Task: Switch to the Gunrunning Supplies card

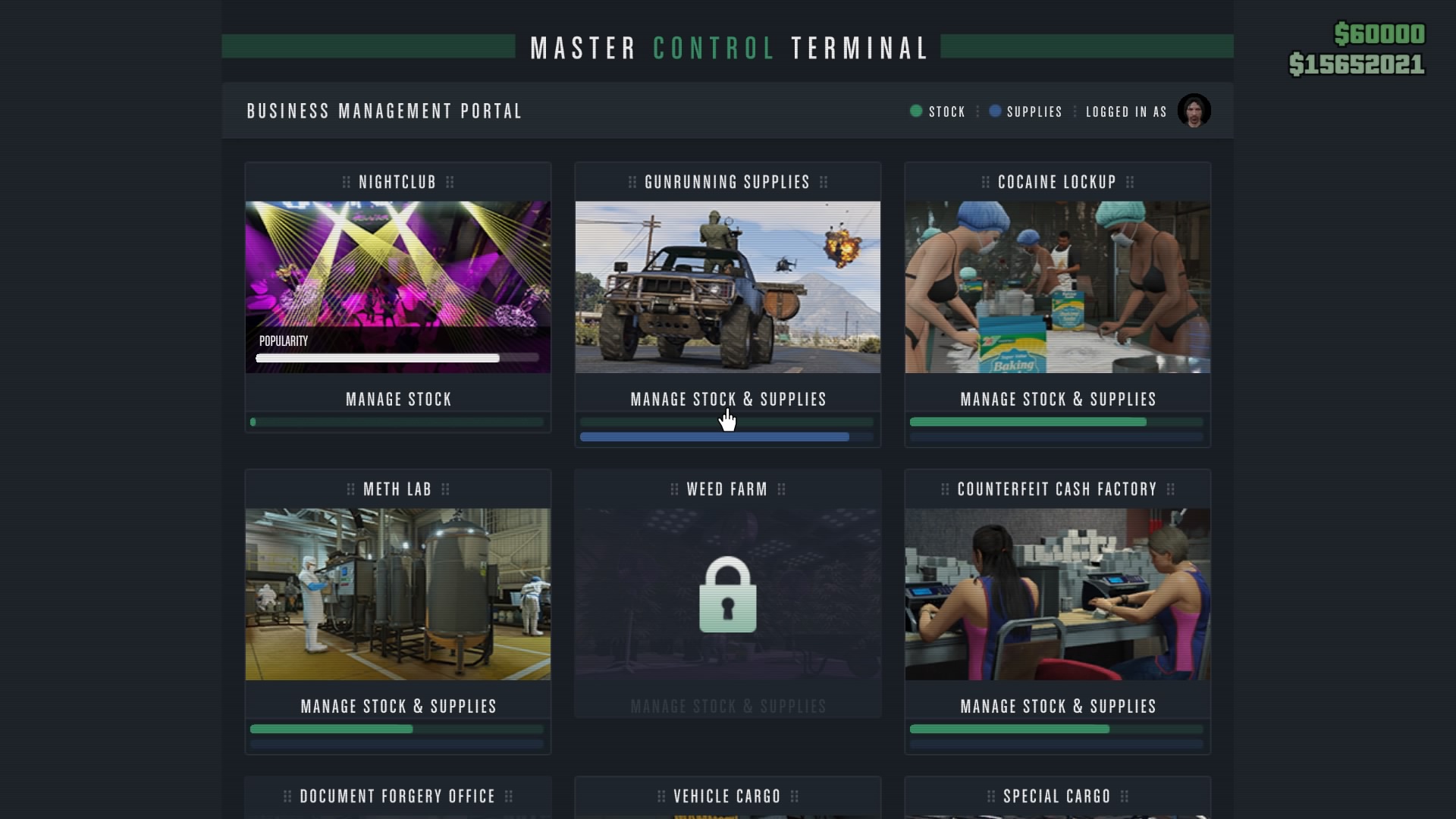Action: (x=726, y=287)
